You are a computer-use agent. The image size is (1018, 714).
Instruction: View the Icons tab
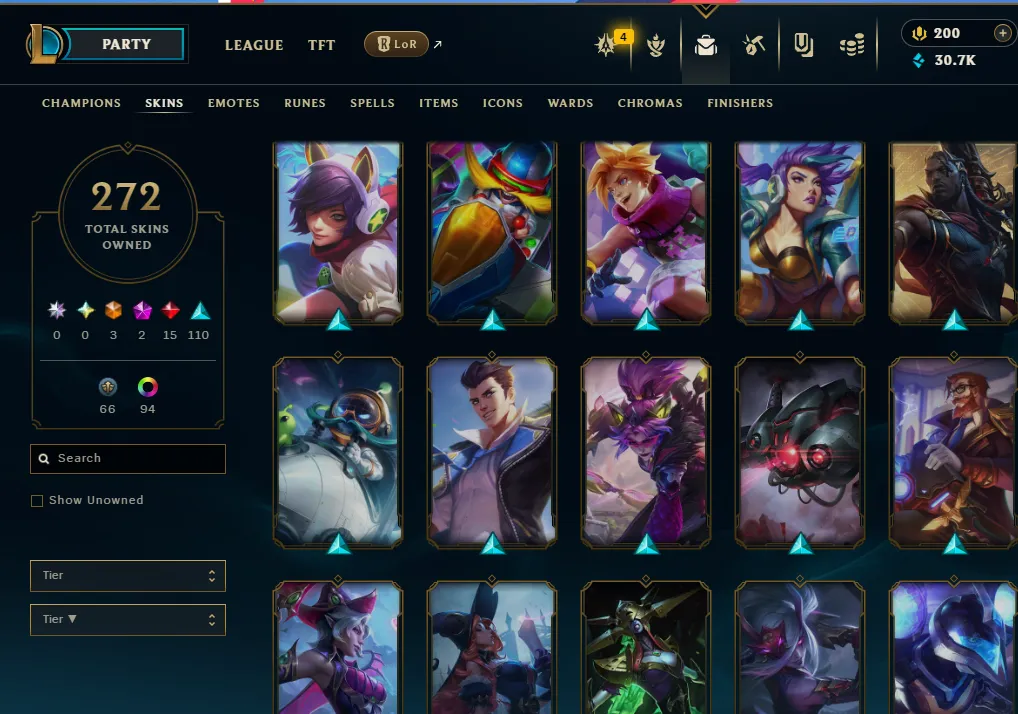[503, 103]
